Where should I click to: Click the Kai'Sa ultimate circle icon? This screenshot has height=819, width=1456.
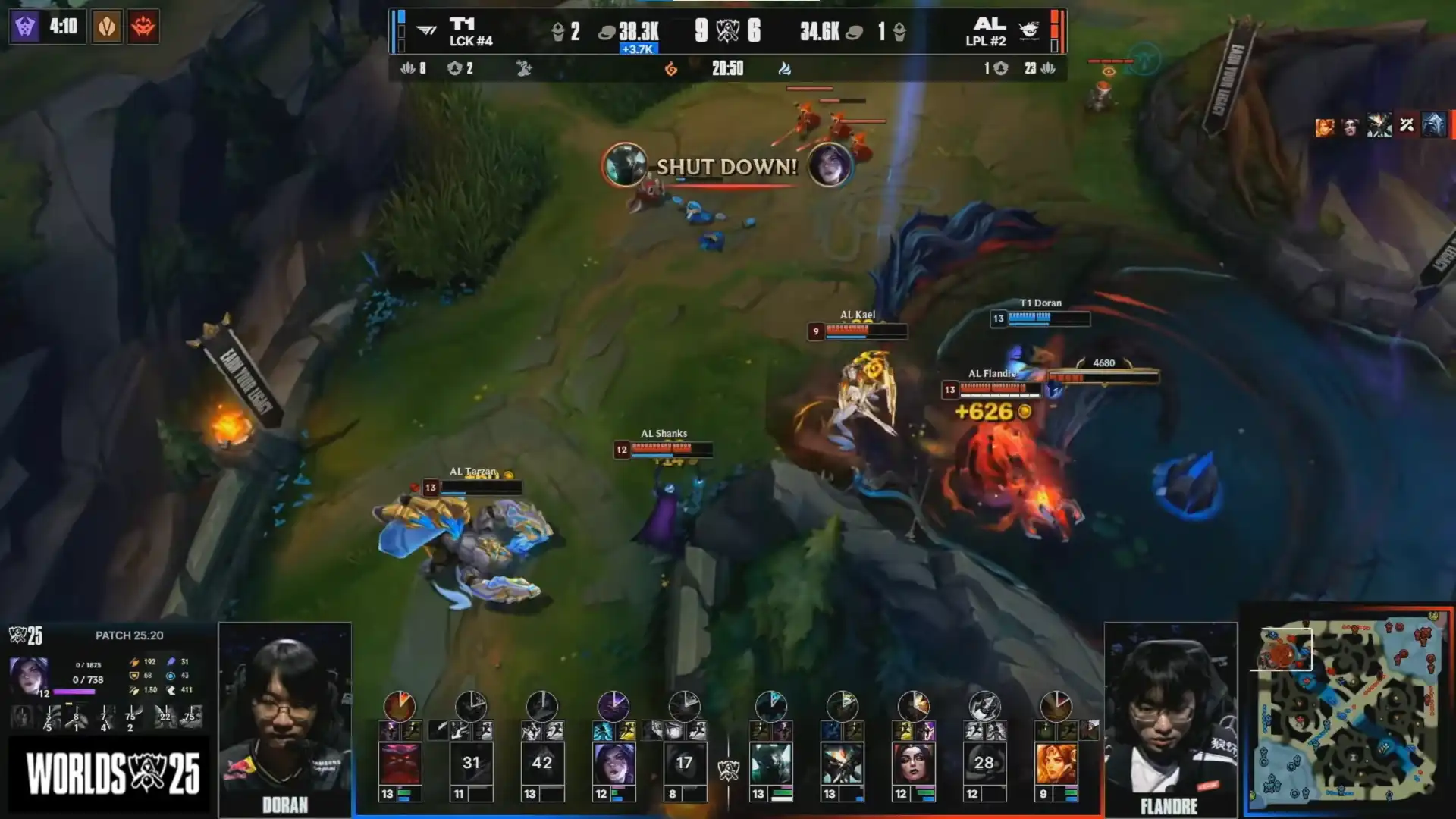pos(613,706)
